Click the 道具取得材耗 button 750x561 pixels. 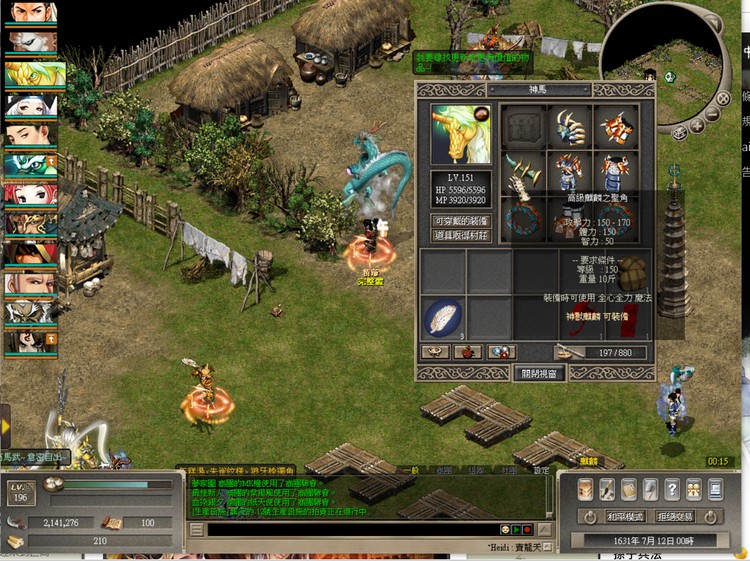pos(461,235)
